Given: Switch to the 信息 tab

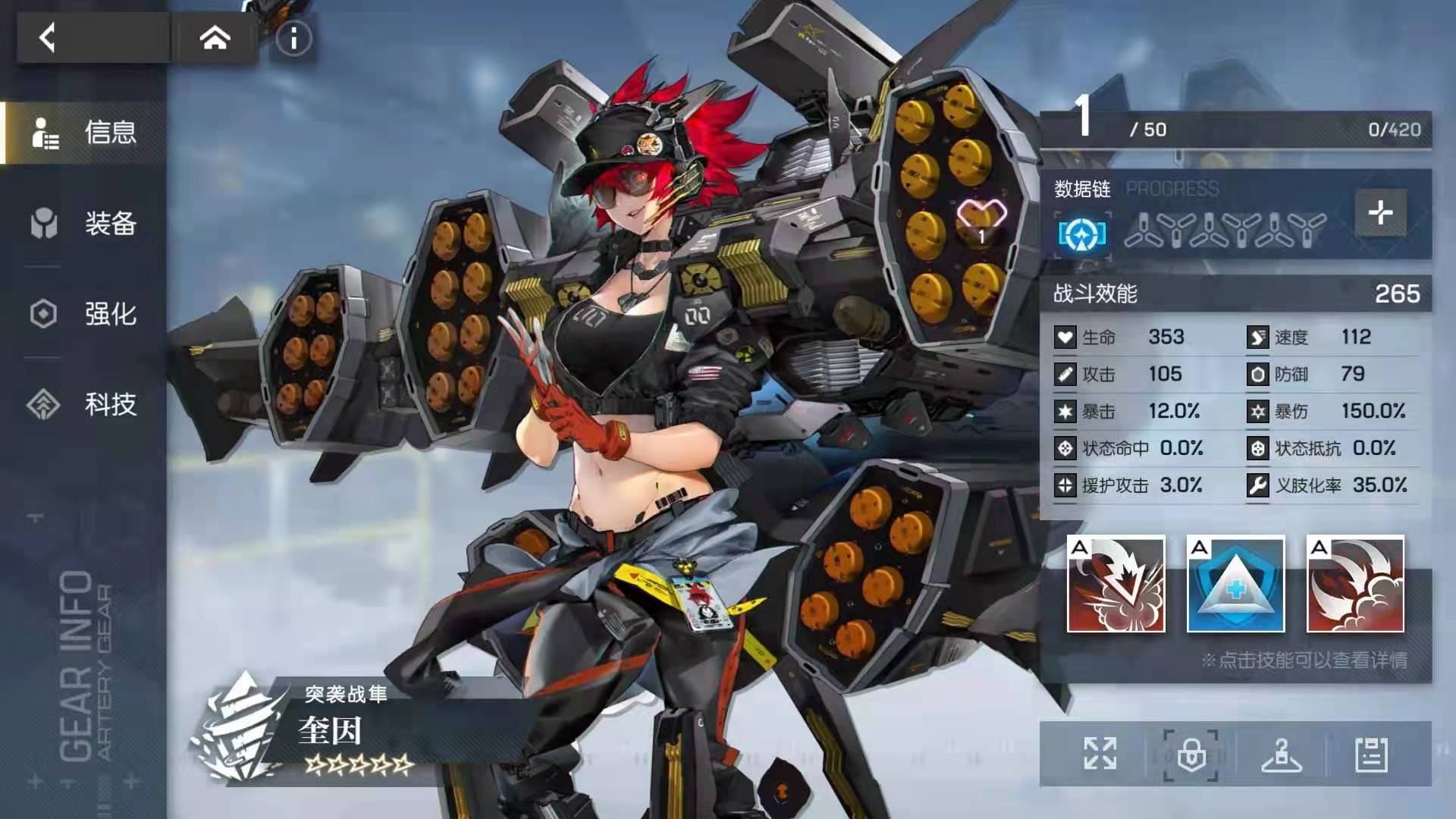Looking at the screenshot, I should tap(85, 133).
